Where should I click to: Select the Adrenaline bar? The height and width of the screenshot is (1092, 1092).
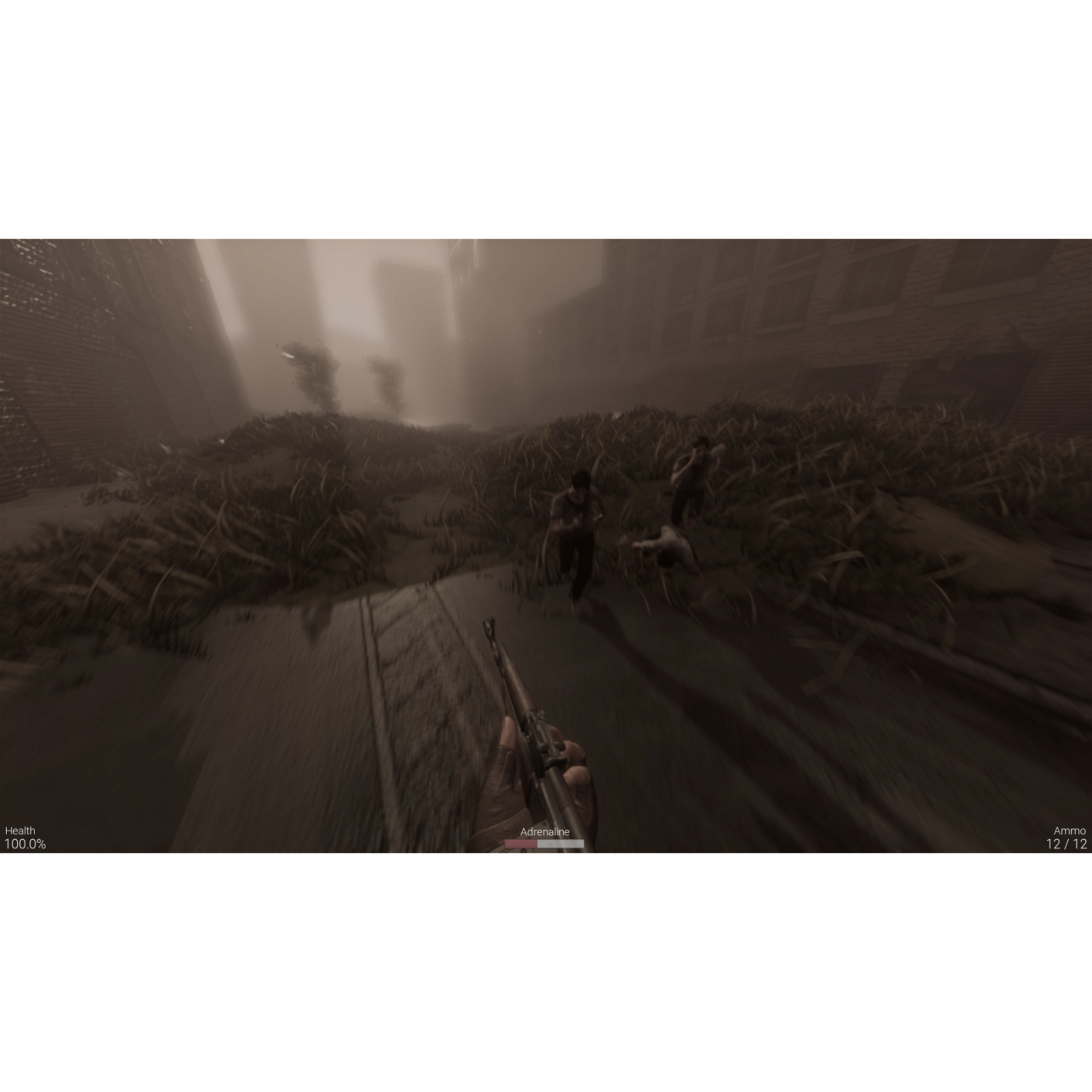(544, 843)
